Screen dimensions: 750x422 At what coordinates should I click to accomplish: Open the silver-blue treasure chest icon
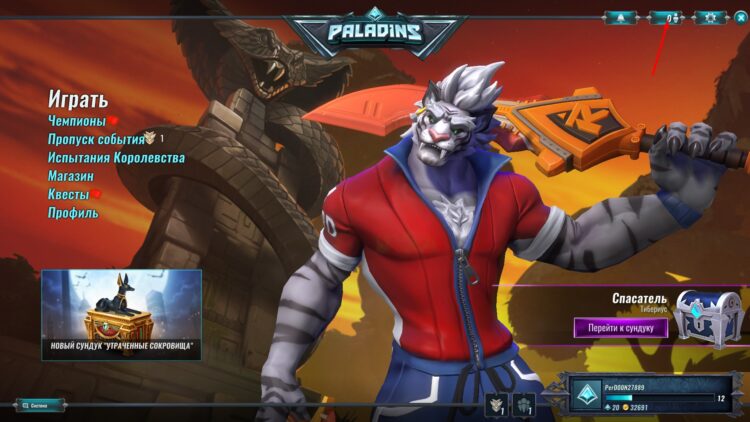coord(707,317)
